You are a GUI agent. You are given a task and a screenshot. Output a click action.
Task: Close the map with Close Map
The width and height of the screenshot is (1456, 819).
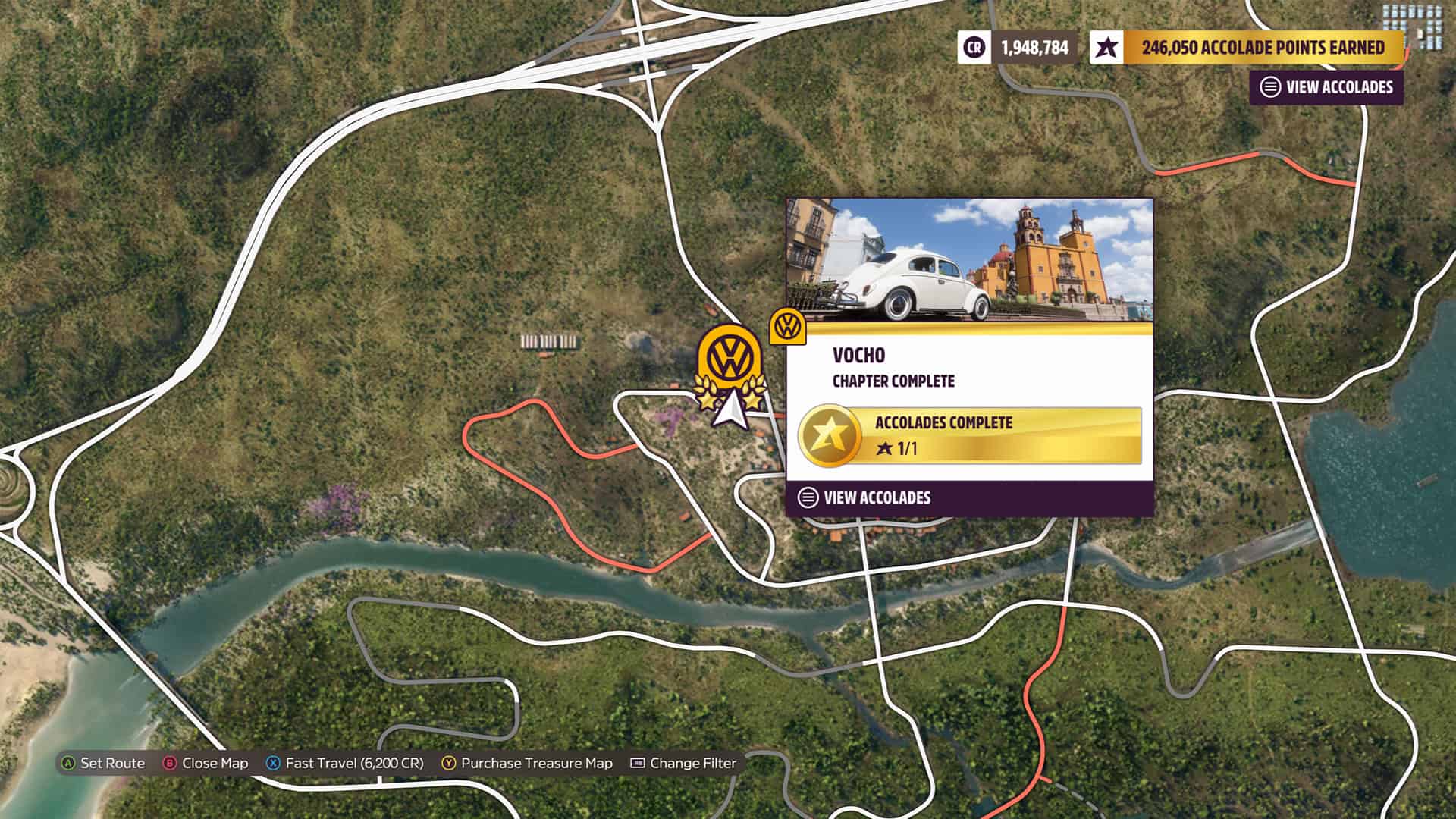206,763
